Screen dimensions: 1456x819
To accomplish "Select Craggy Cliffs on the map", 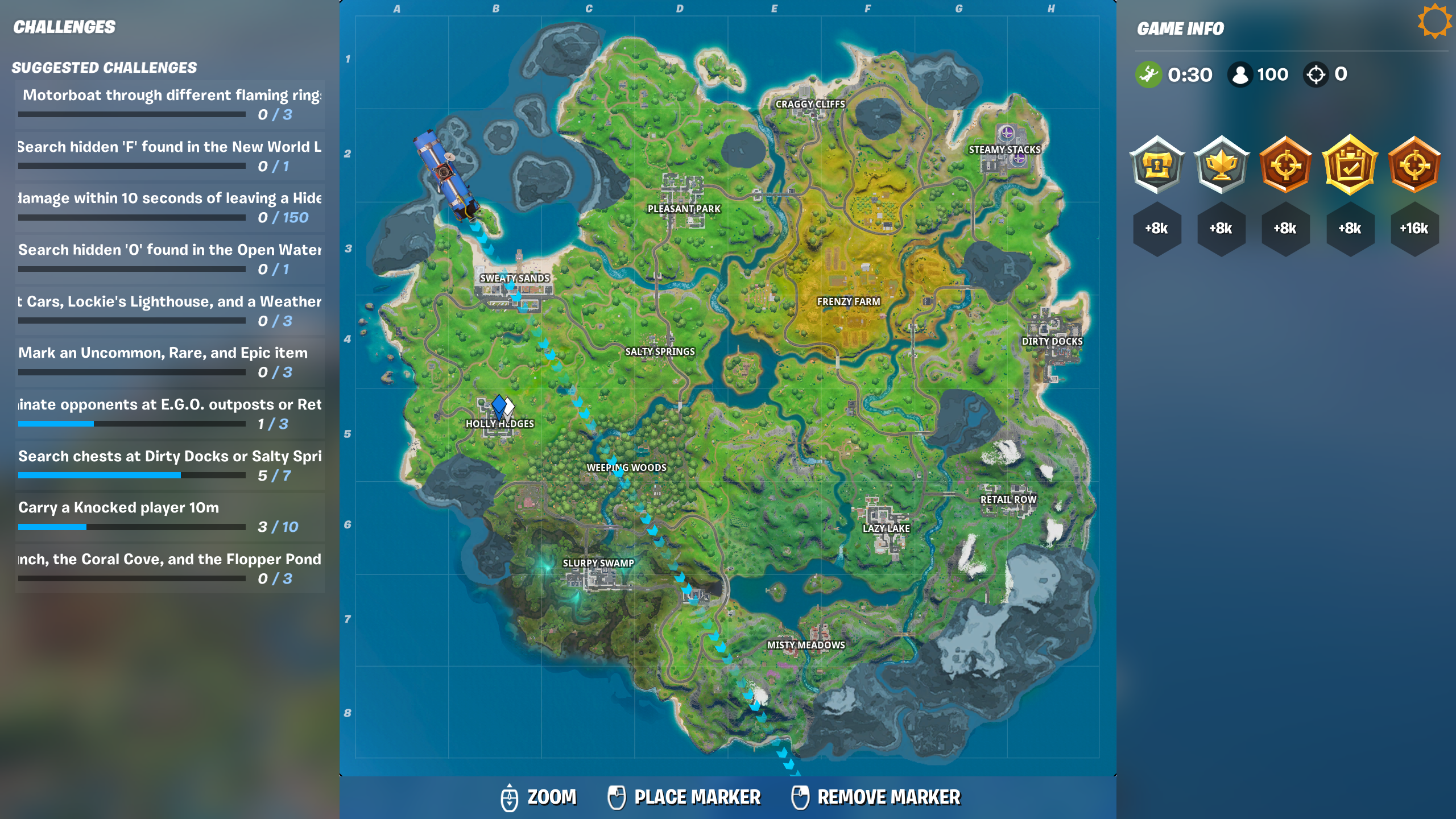I will coord(810,104).
